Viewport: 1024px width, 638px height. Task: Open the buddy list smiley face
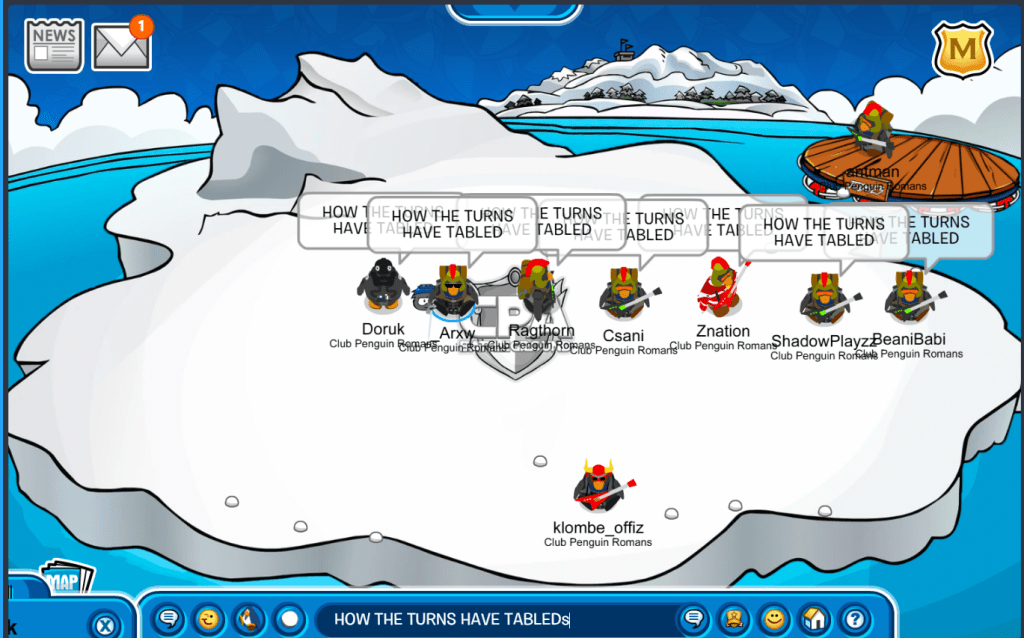pos(772,619)
